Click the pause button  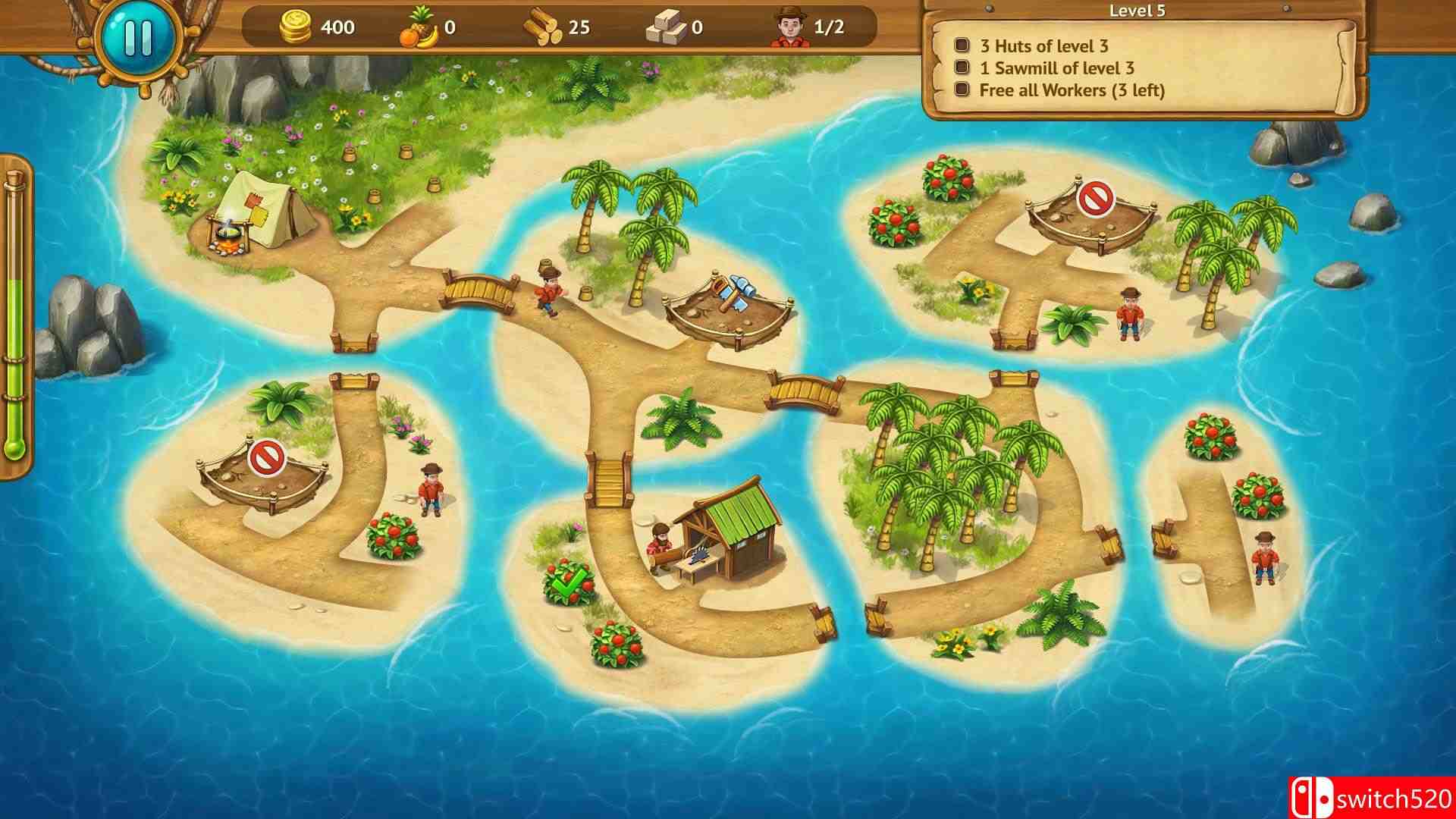(137, 39)
